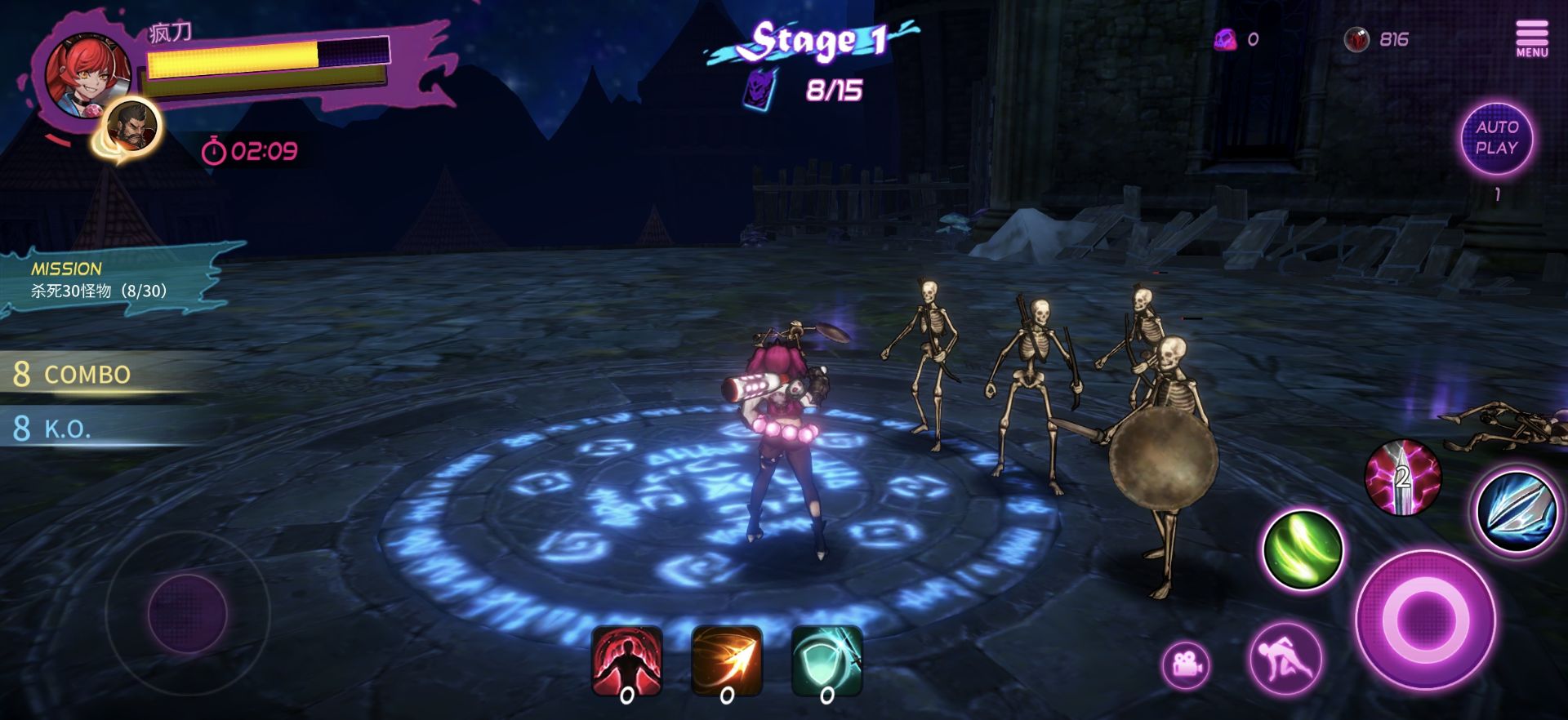
Task: Activate the green slash skill
Action: (x=1303, y=549)
